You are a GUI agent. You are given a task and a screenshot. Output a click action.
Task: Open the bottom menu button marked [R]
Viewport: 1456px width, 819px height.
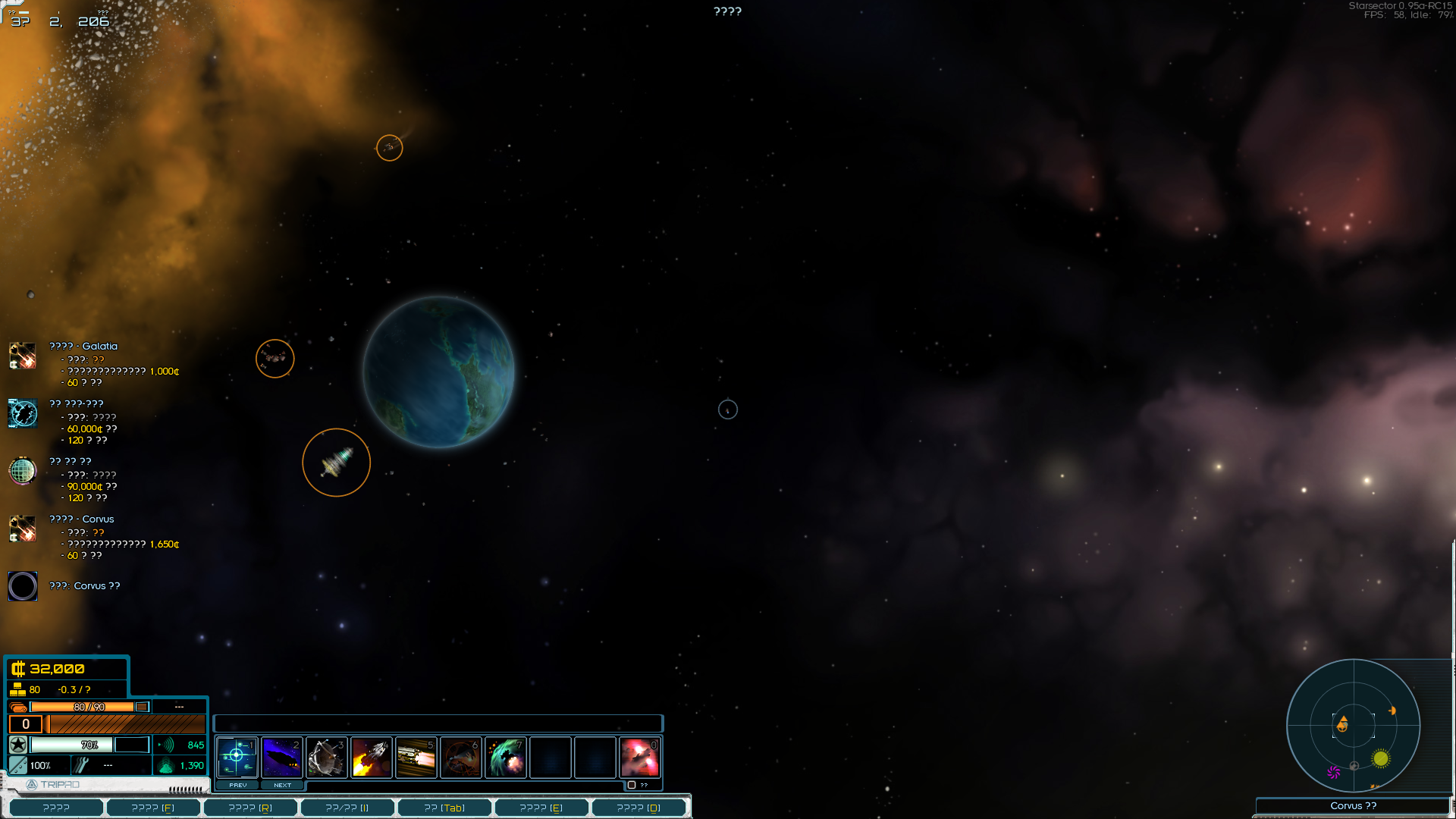250,808
